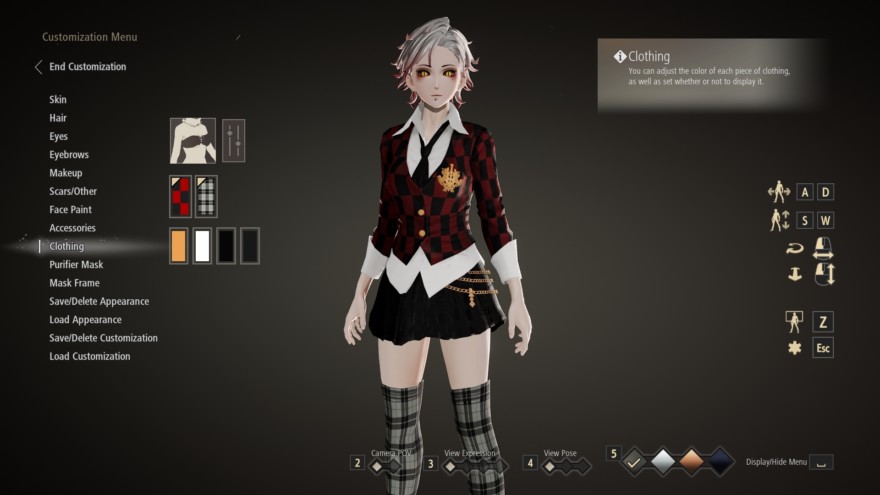Viewport: 880px width, 495px height.
Task: Select the Mask Frame entry
Action: (74, 283)
